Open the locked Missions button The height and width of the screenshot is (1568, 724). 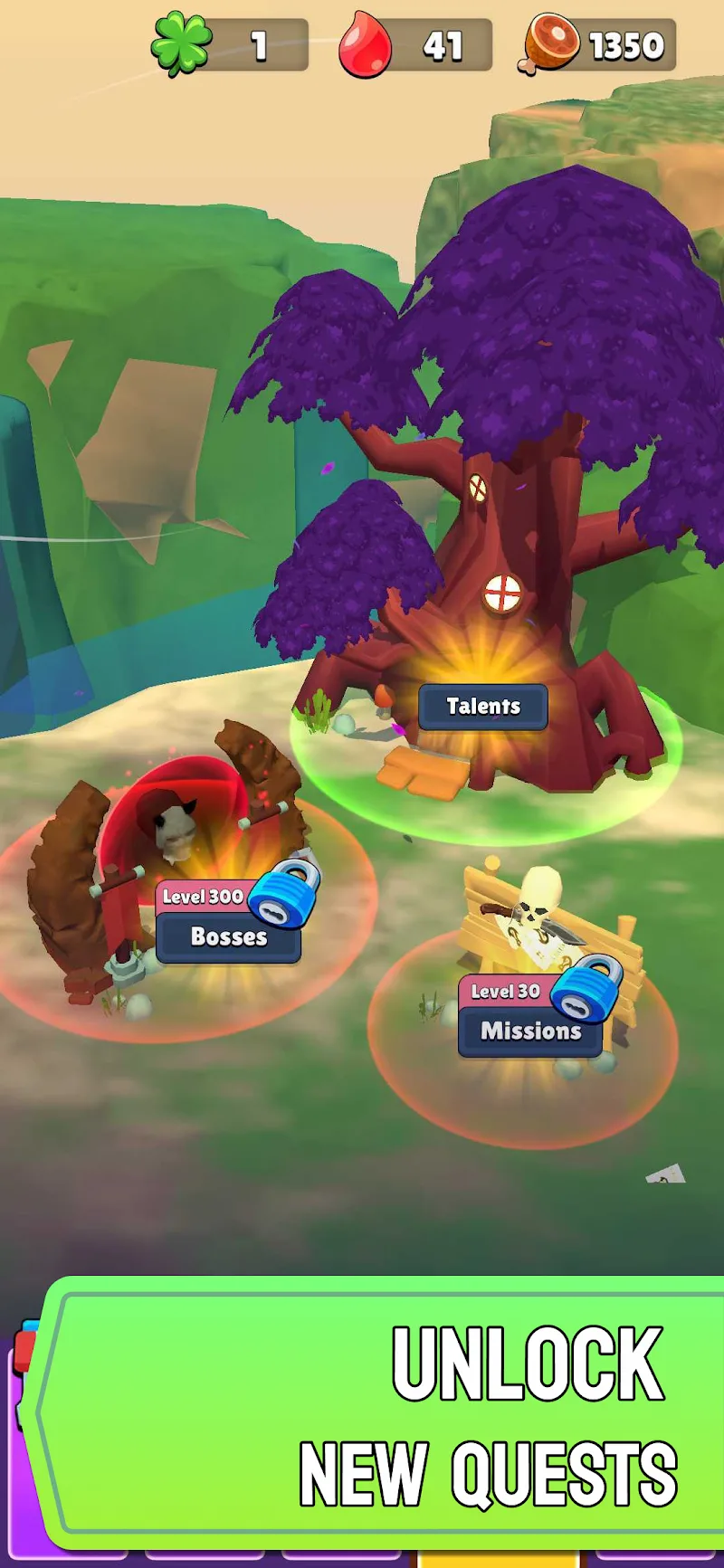click(530, 1031)
